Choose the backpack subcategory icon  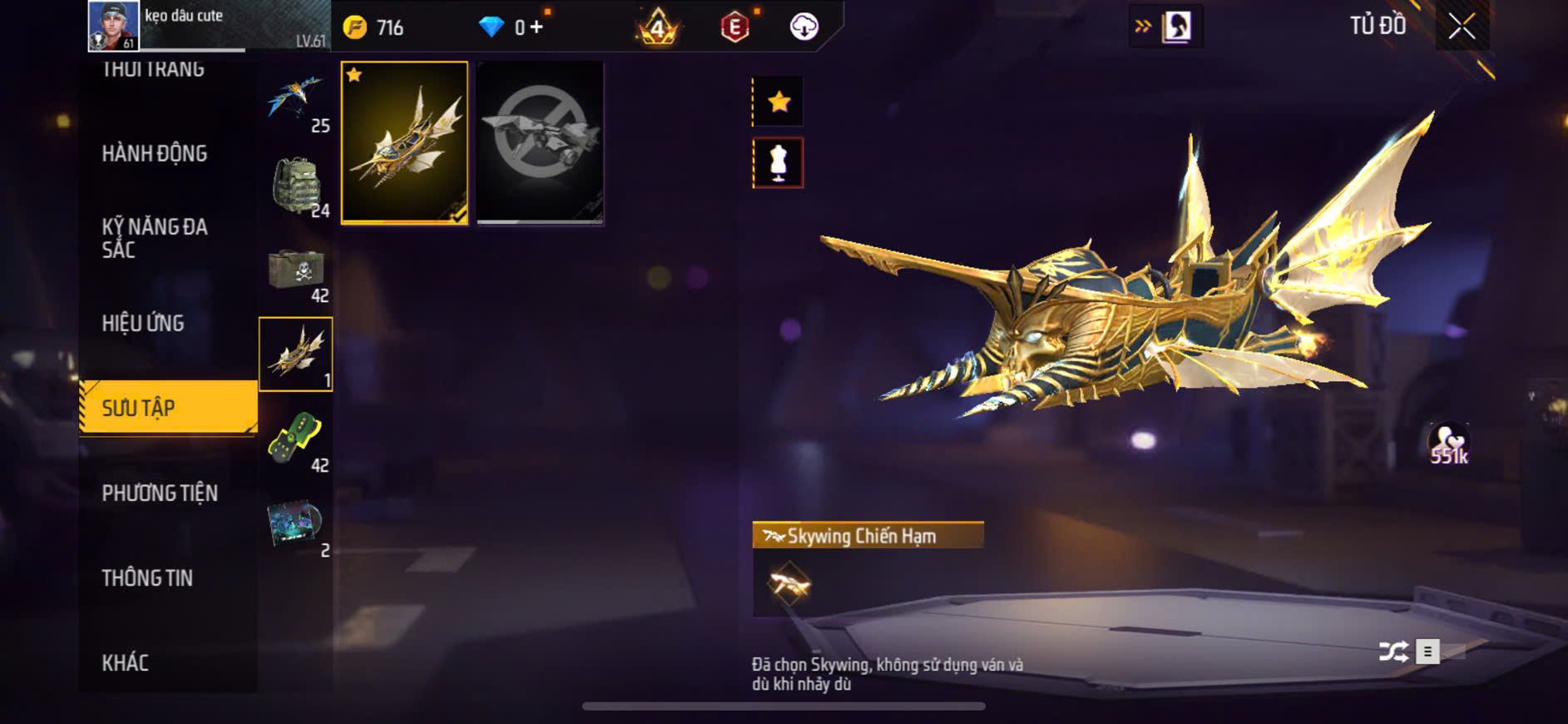point(295,185)
